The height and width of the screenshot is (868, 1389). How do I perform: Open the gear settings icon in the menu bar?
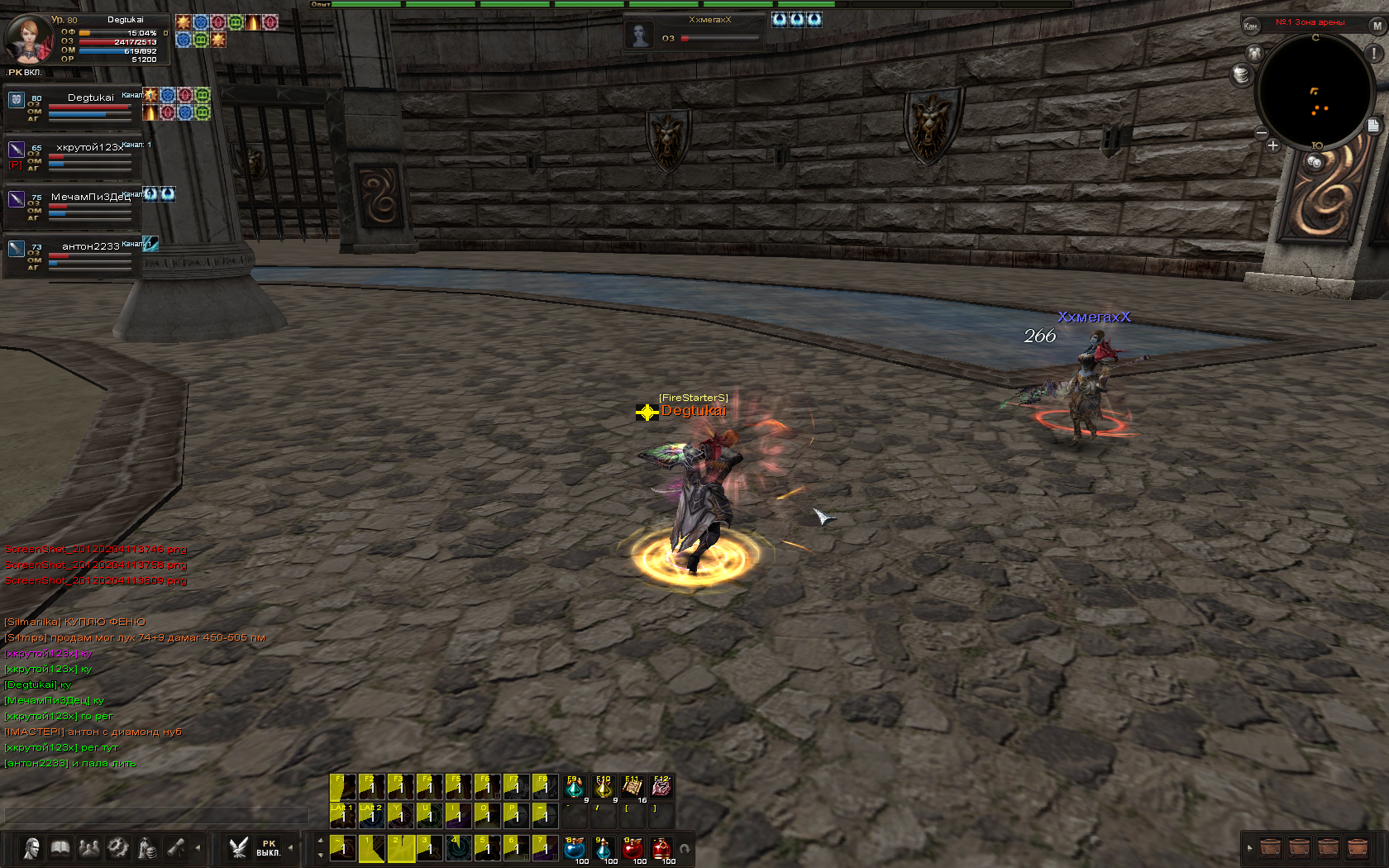click(118, 848)
